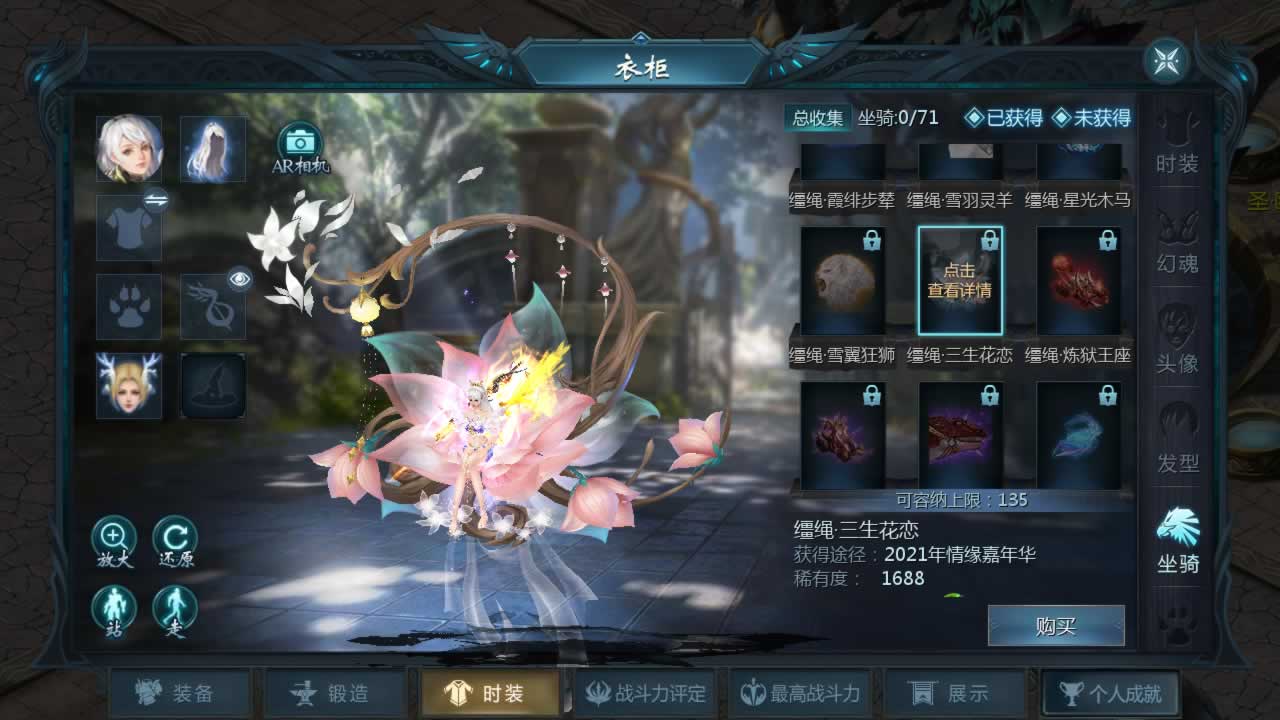View details of 三生花恋 mount
Image resolution: width=1280 pixels, height=720 pixels.
click(960, 281)
